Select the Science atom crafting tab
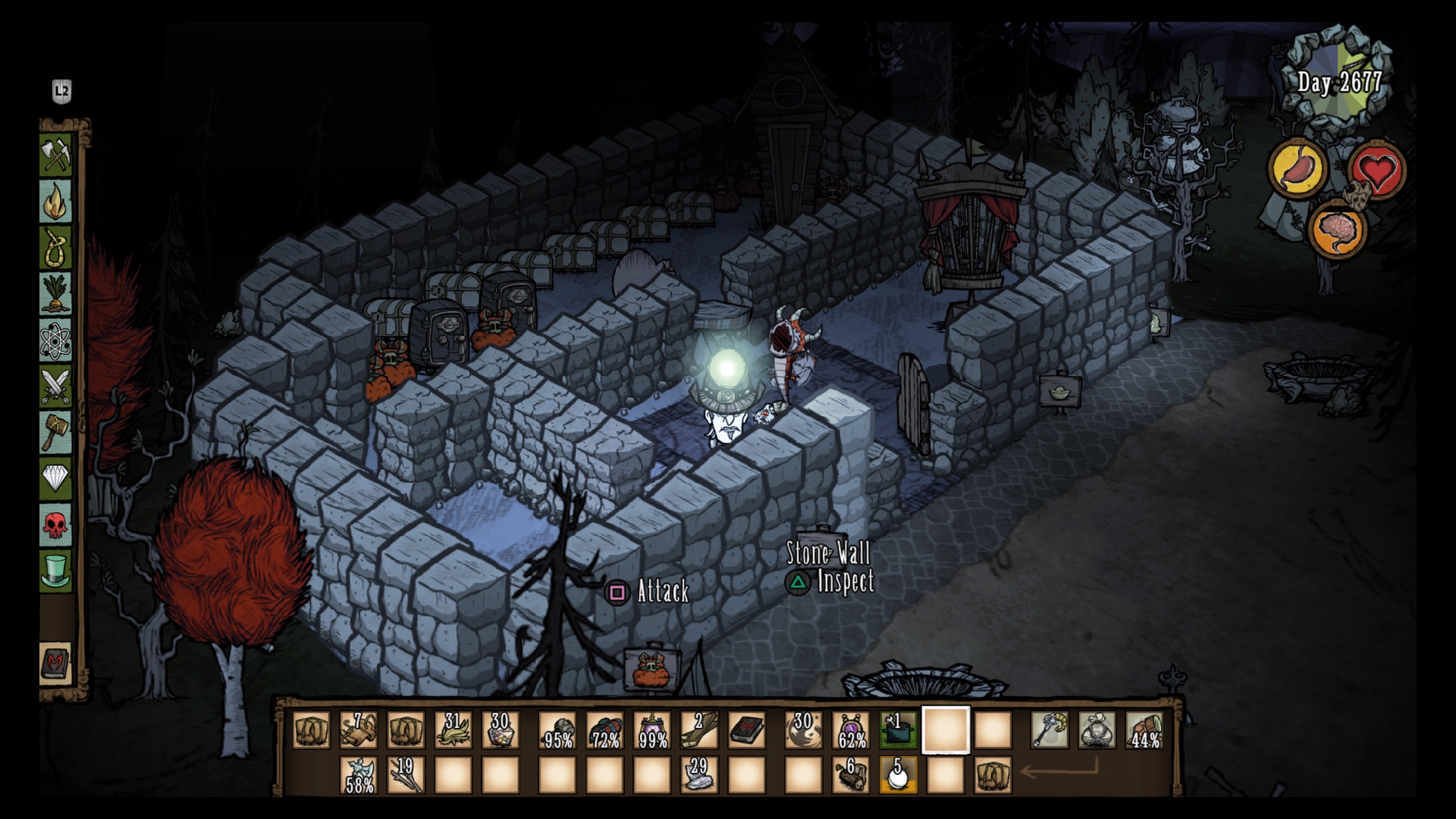Image resolution: width=1456 pixels, height=819 pixels. coord(56,340)
